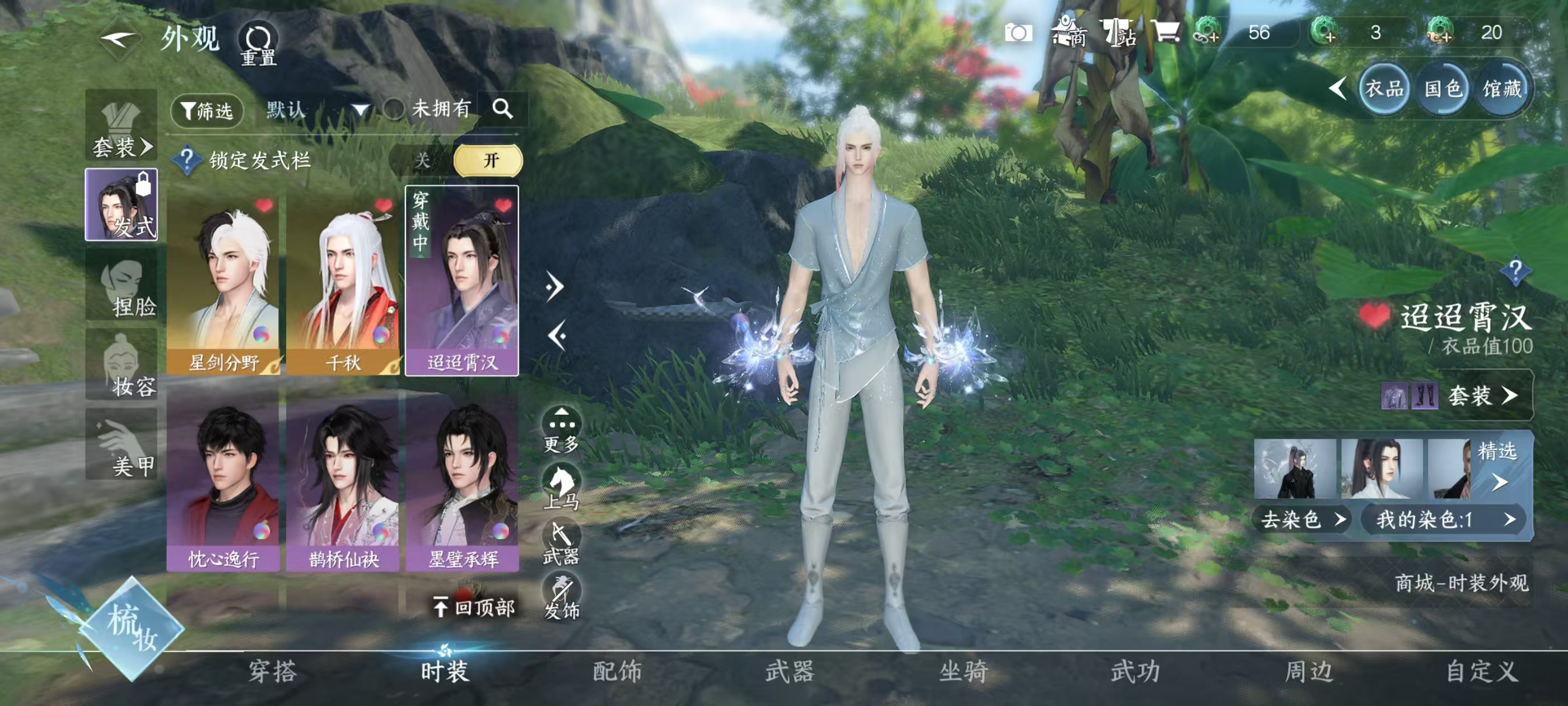1568x706 pixels.
Task: Open the 妆容 makeup category
Action: point(122,365)
